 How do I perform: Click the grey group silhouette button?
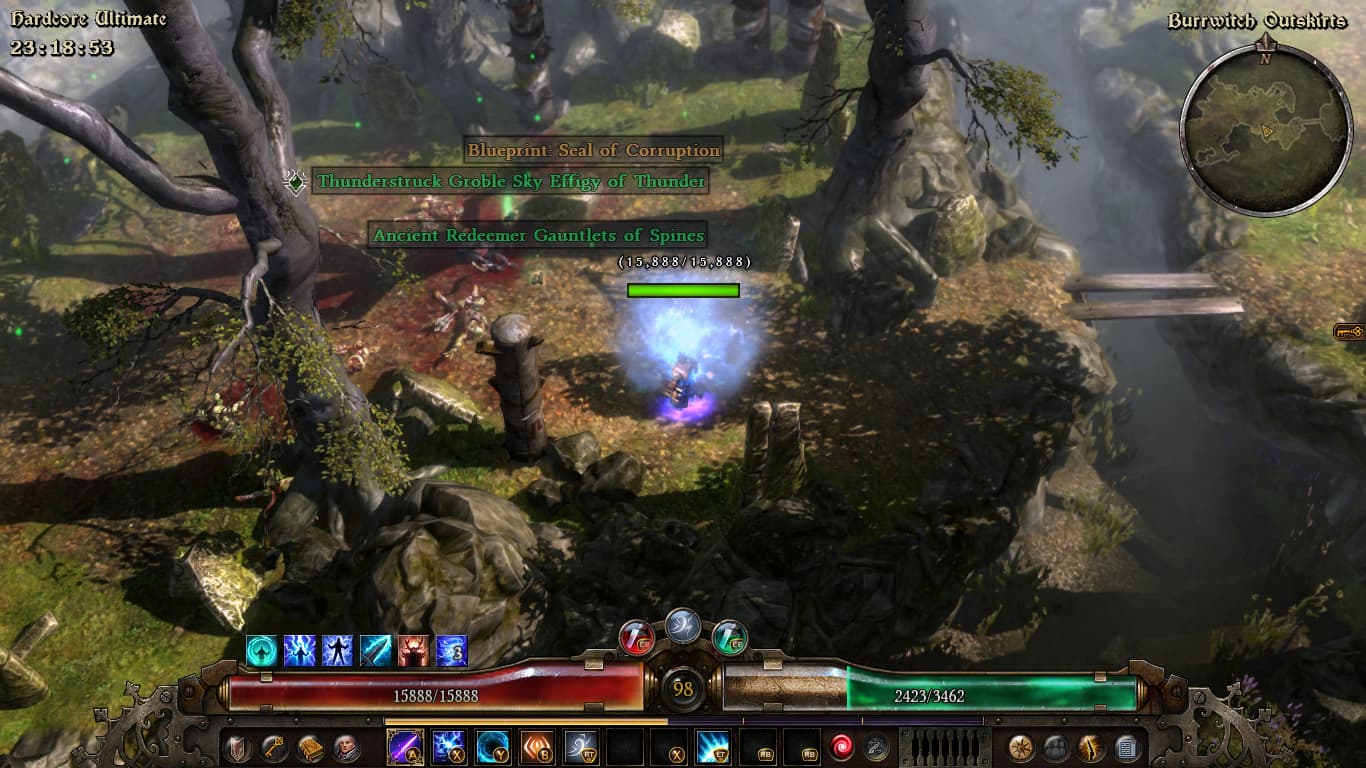pyautogui.click(x=1056, y=748)
